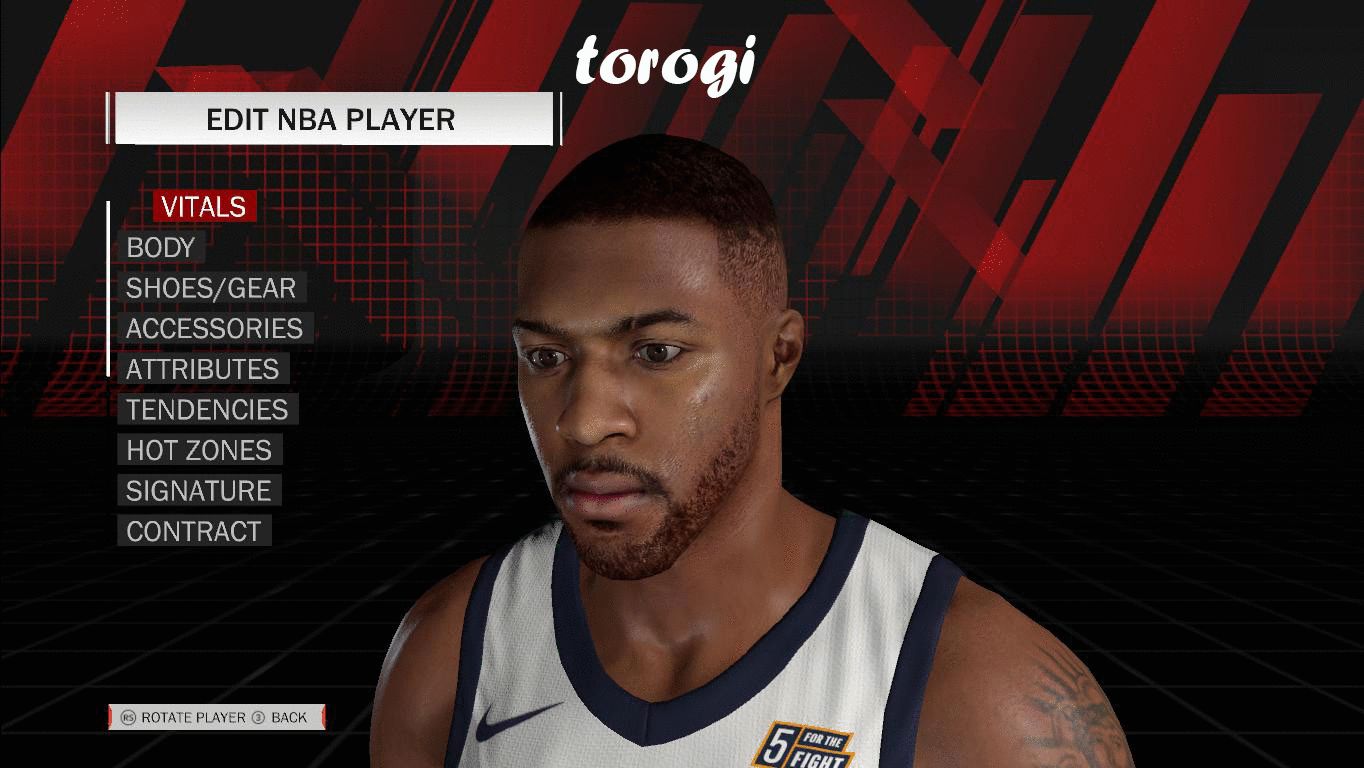This screenshot has width=1364, height=768.
Task: Choose the Signature menu item
Action: pyautogui.click(x=198, y=491)
